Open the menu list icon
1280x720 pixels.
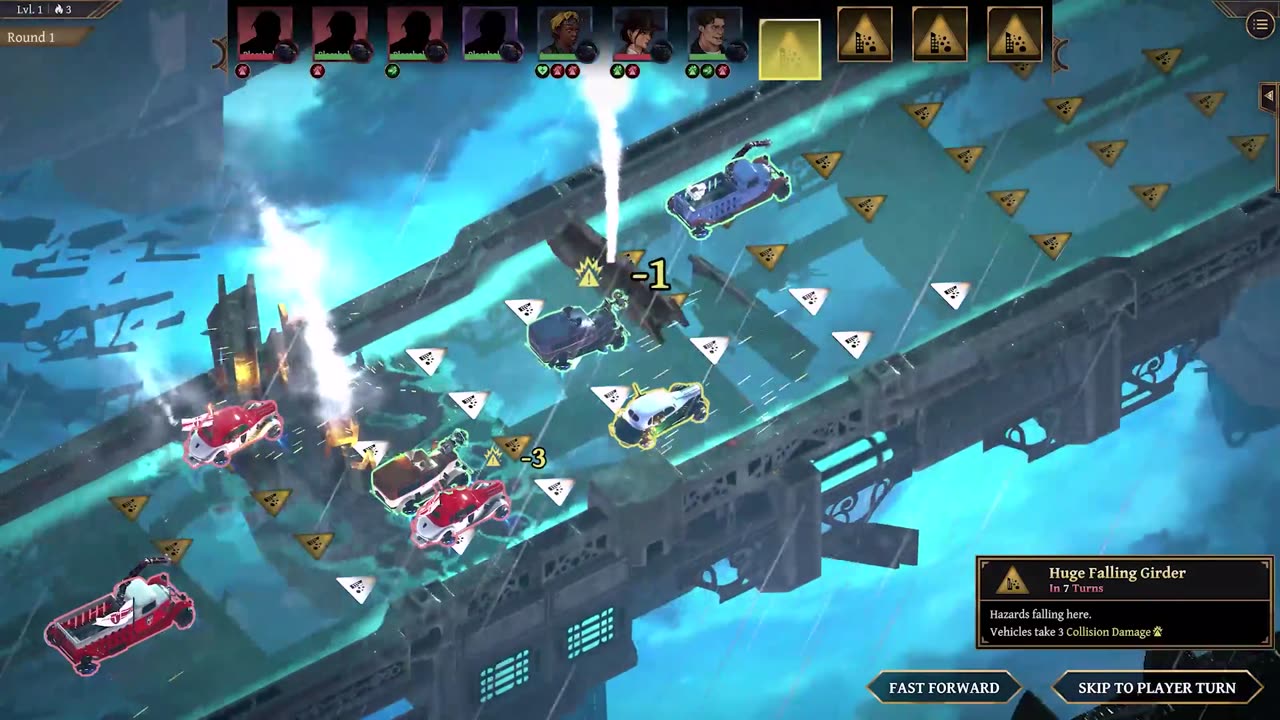[1260, 26]
